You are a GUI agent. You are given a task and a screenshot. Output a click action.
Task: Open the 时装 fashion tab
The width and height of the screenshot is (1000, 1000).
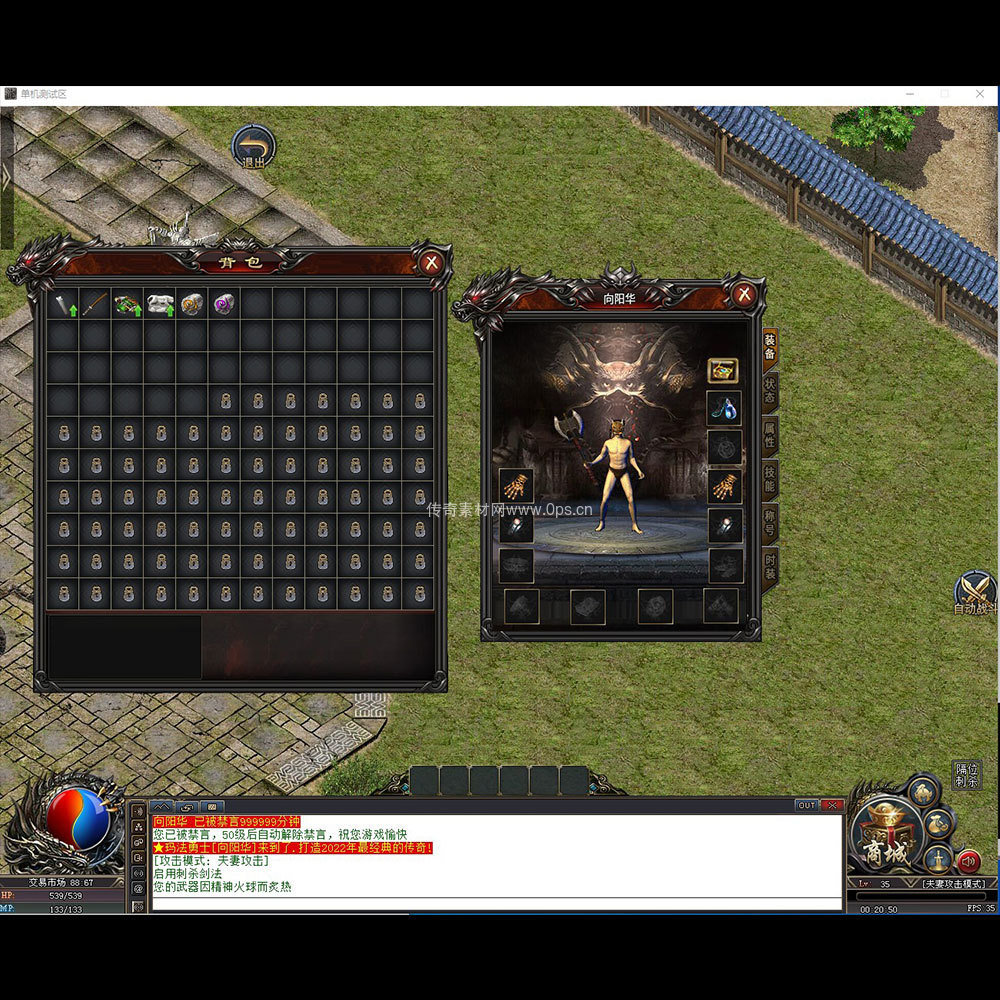click(x=770, y=566)
